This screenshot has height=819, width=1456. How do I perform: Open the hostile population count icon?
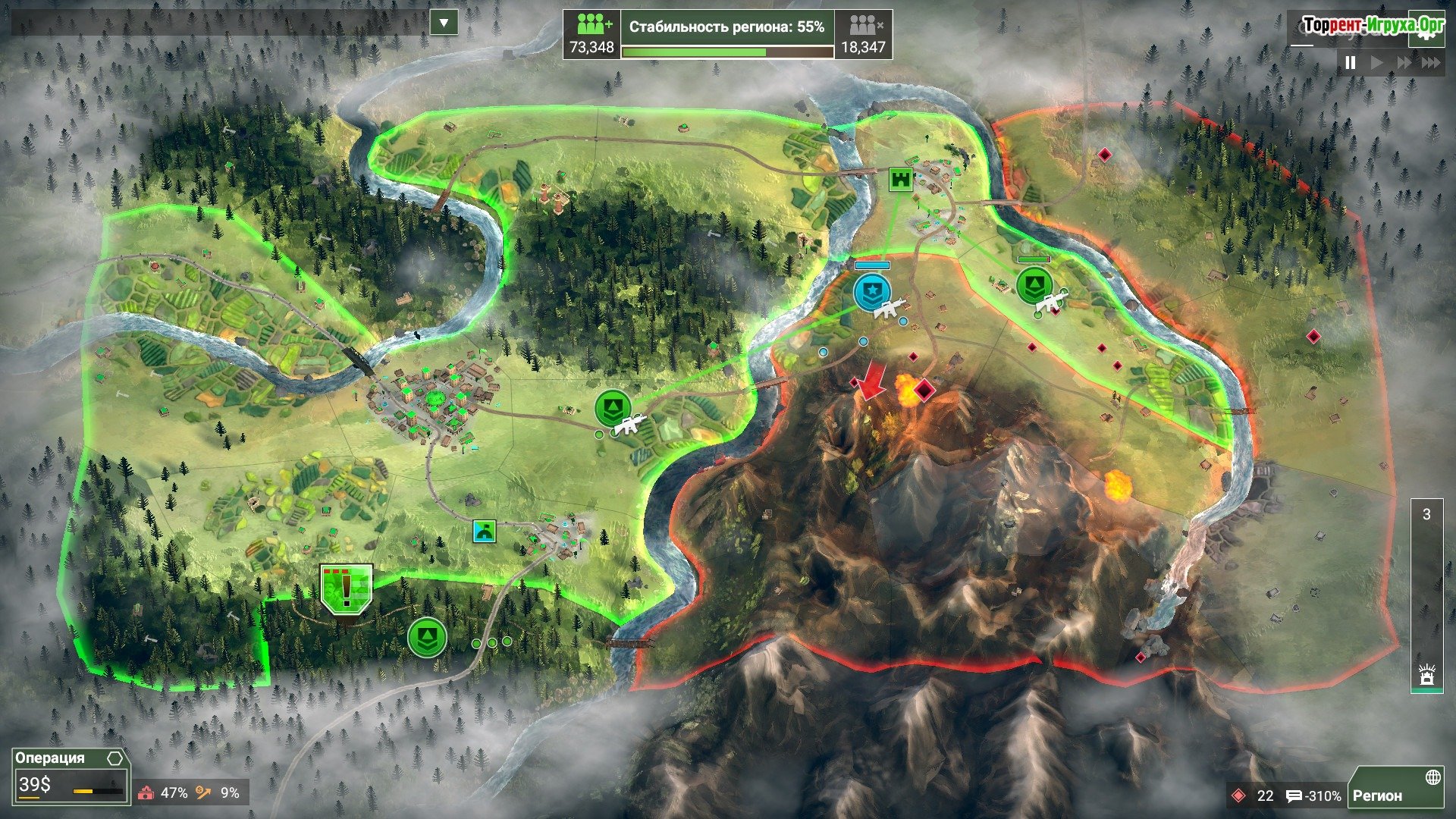tap(863, 25)
